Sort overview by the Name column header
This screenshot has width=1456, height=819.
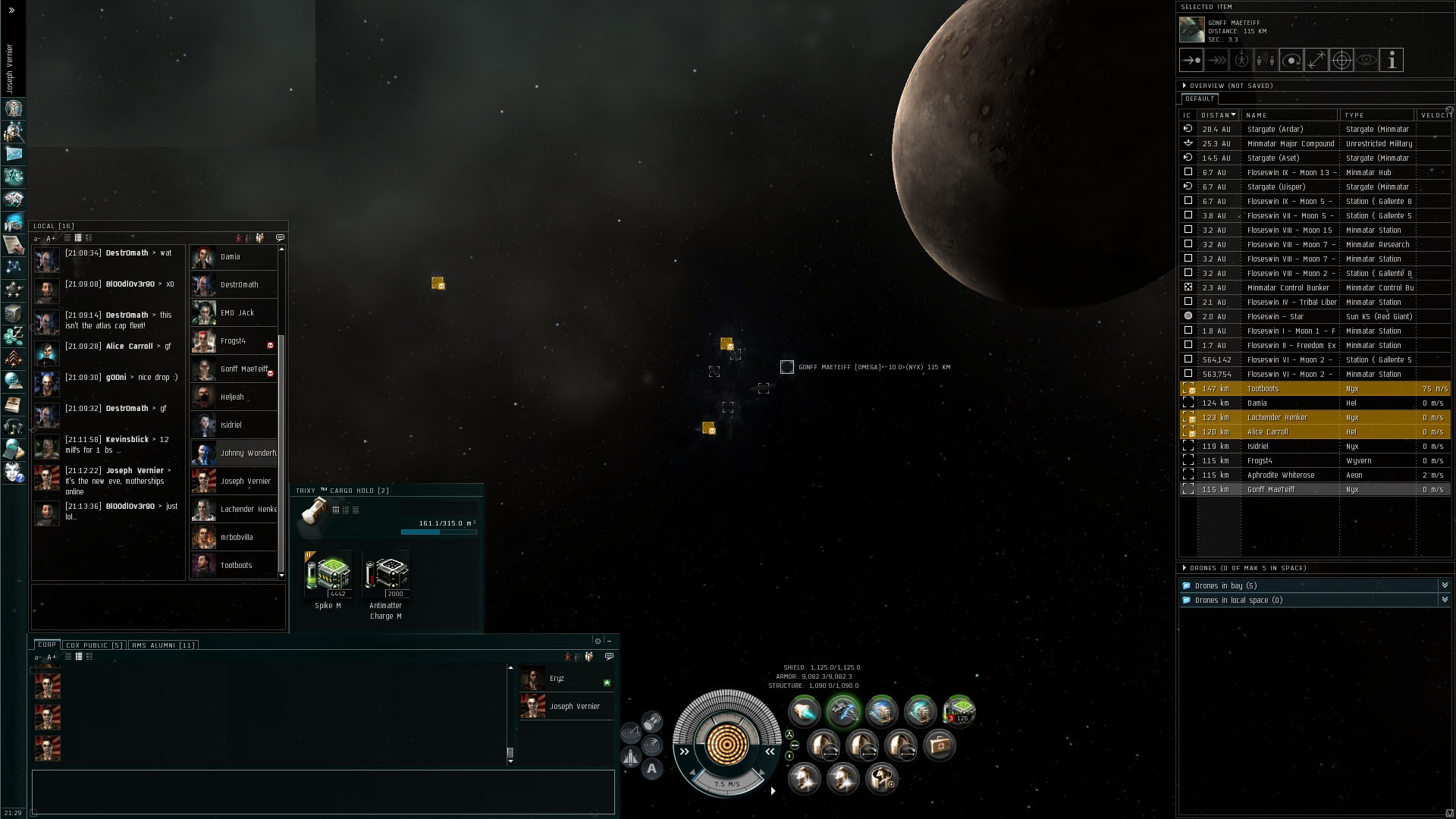1289,115
